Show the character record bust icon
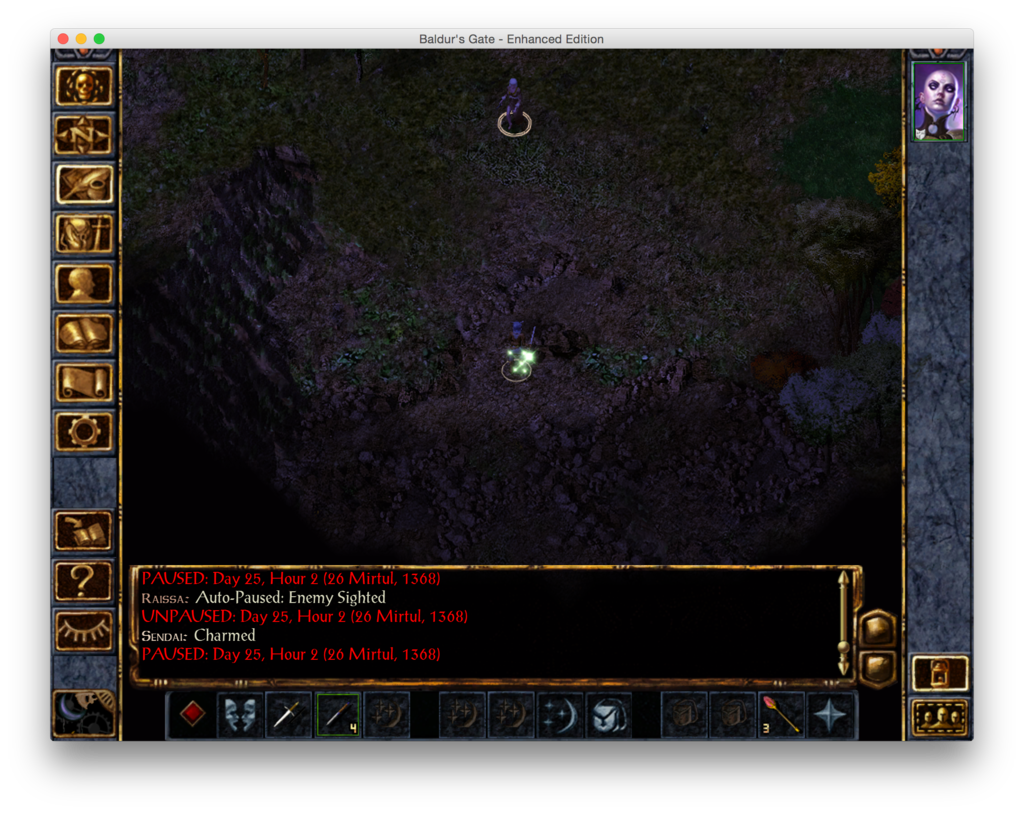The height and width of the screenshot is (813, 1024). (84, 284)
